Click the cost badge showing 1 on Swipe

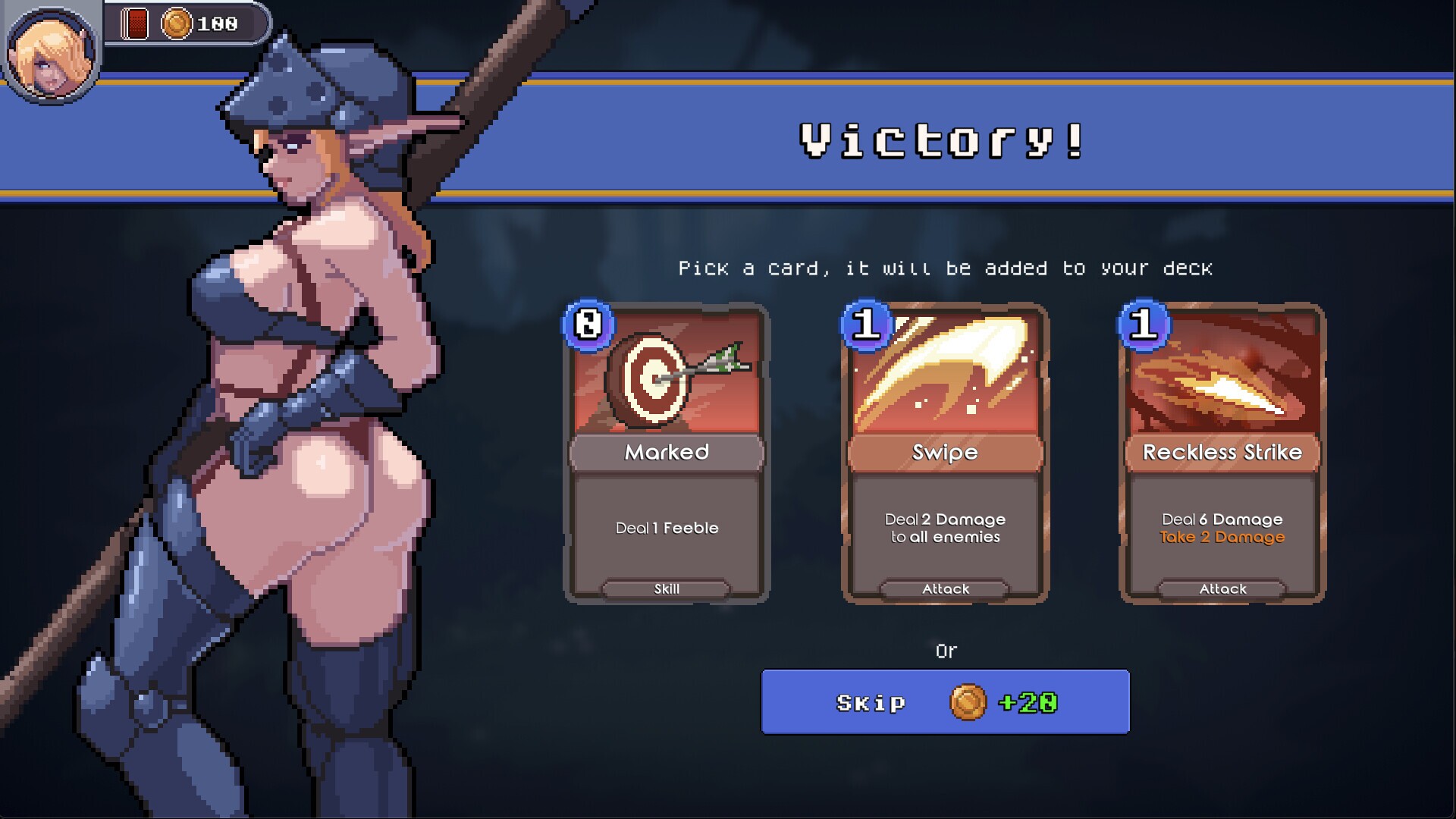867,323
